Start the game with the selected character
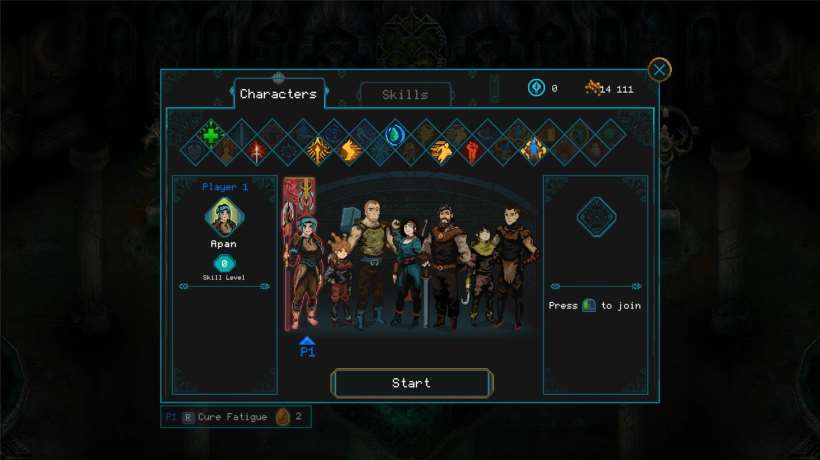820x460 pixels. pos(411,383)
